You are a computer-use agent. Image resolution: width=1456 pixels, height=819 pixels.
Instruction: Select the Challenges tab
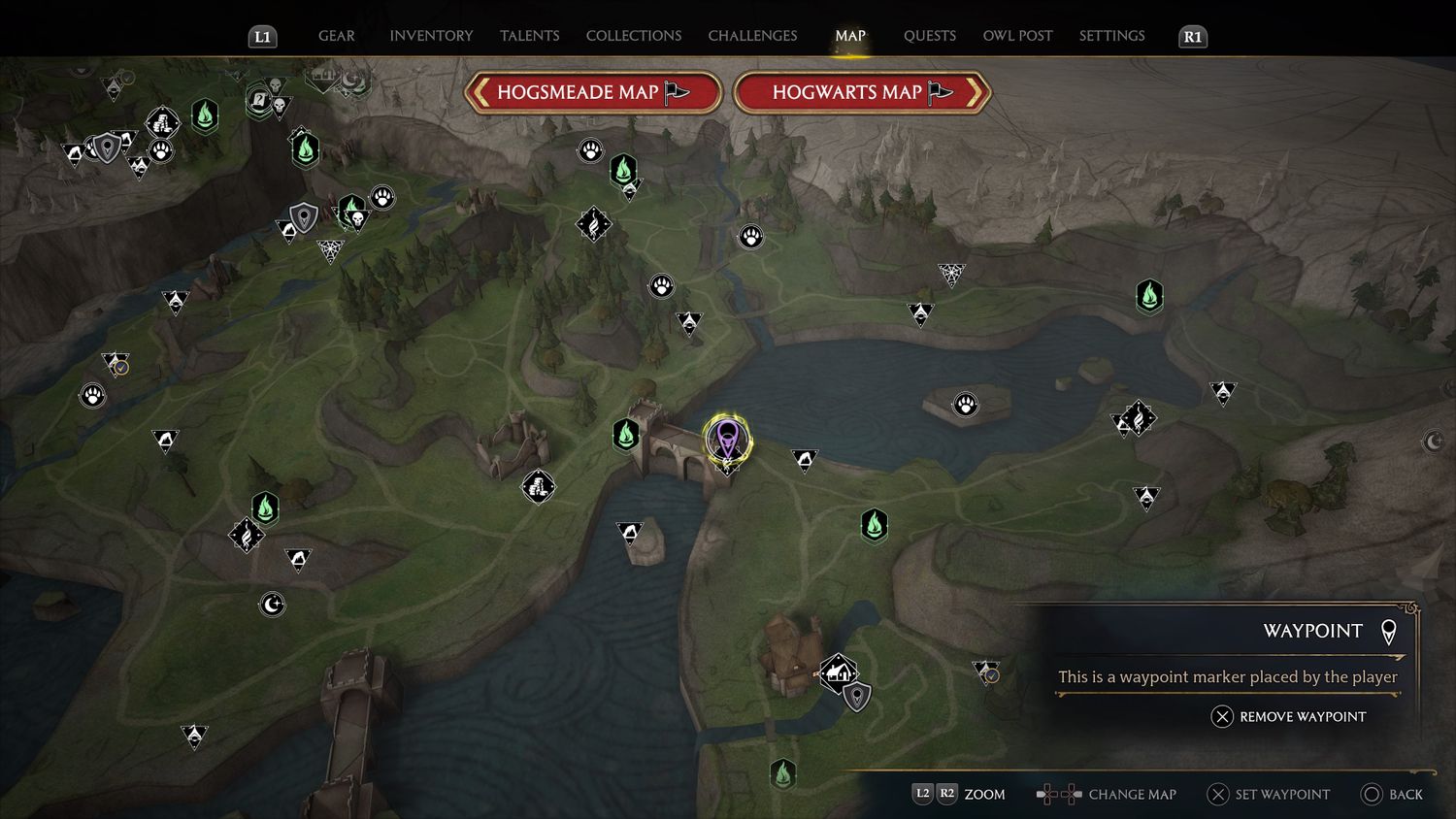(x=752, y=36)
